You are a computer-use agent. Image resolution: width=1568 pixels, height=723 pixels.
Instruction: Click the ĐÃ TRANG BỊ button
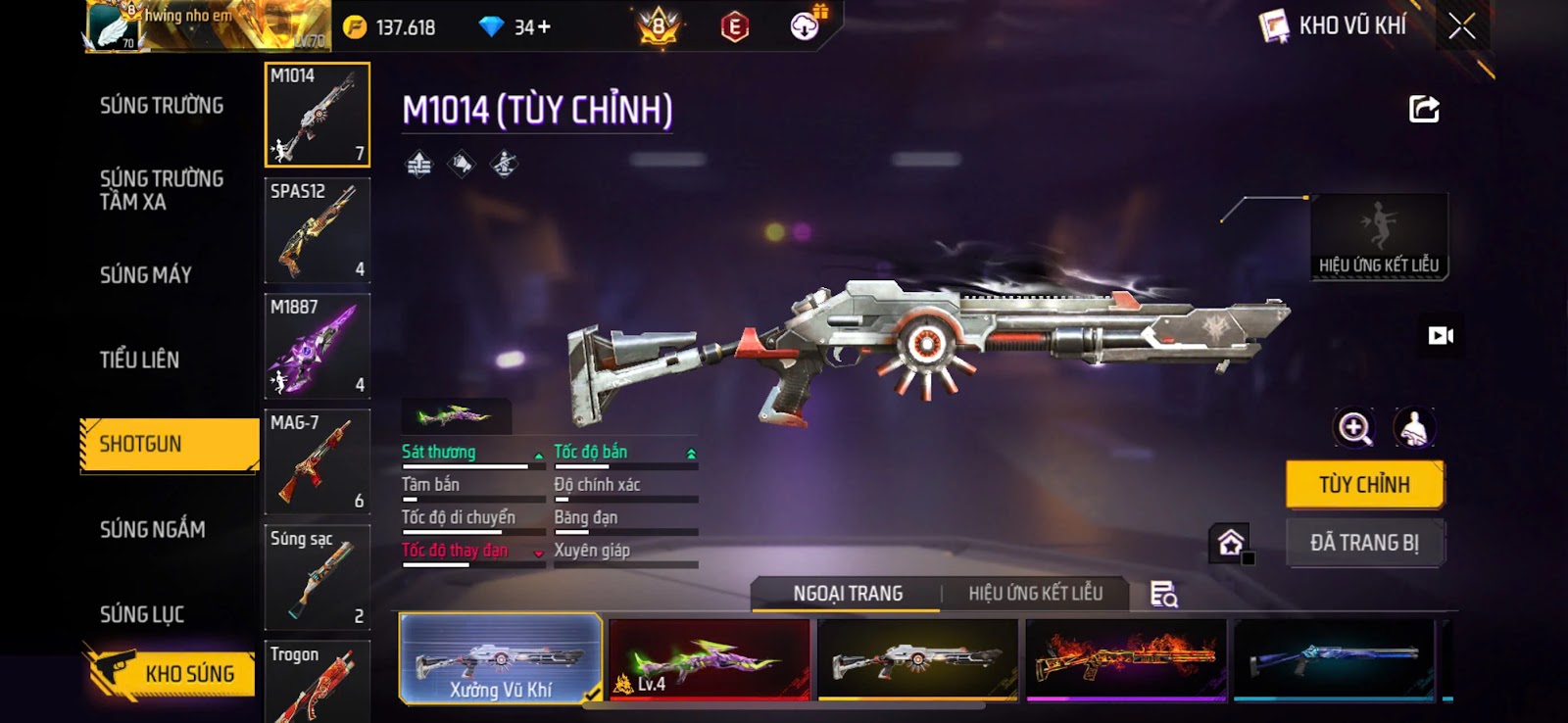tap(1364, 543)
